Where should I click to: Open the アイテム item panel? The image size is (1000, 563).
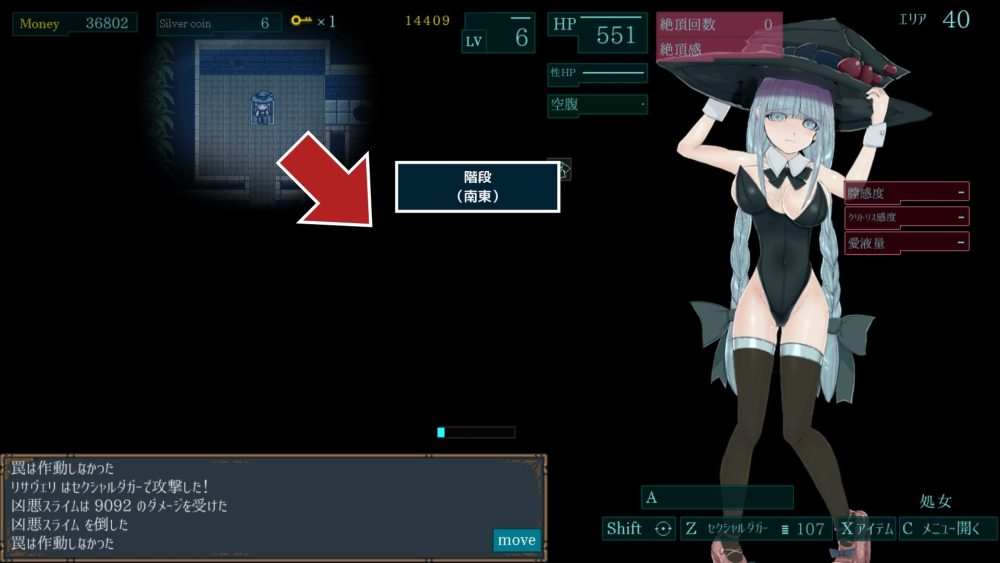(866, 529)
